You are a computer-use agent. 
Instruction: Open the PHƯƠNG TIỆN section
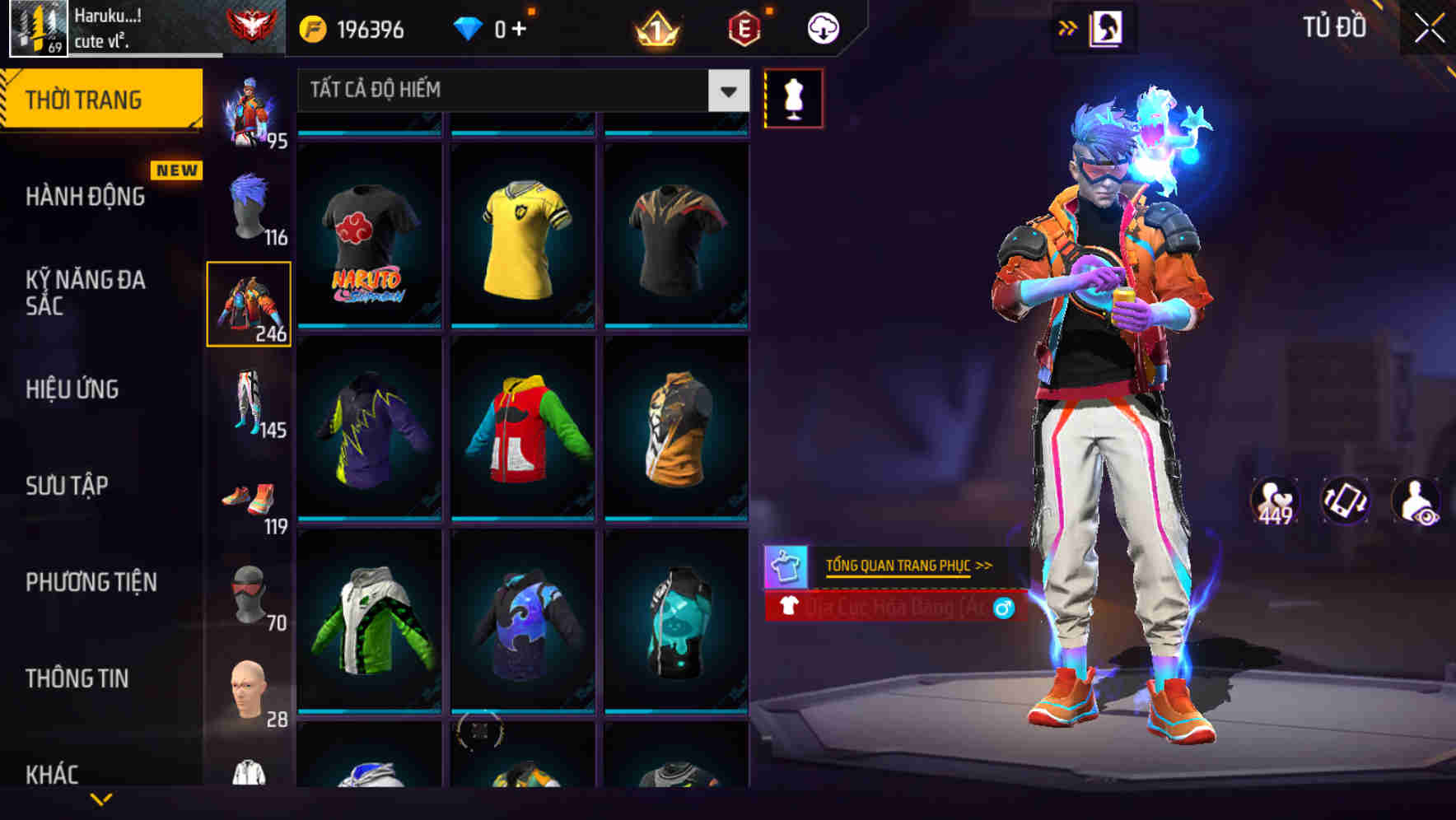tap(91, 581)
